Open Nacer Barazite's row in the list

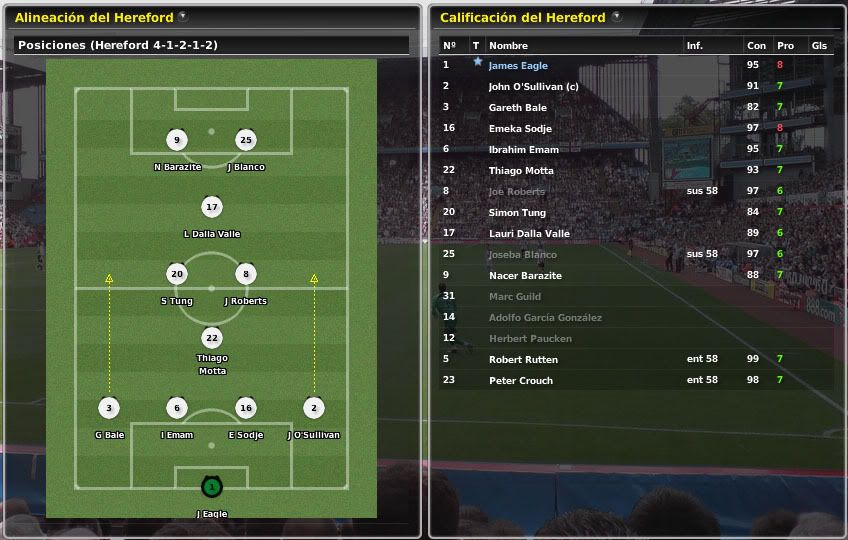click(525, 275)
